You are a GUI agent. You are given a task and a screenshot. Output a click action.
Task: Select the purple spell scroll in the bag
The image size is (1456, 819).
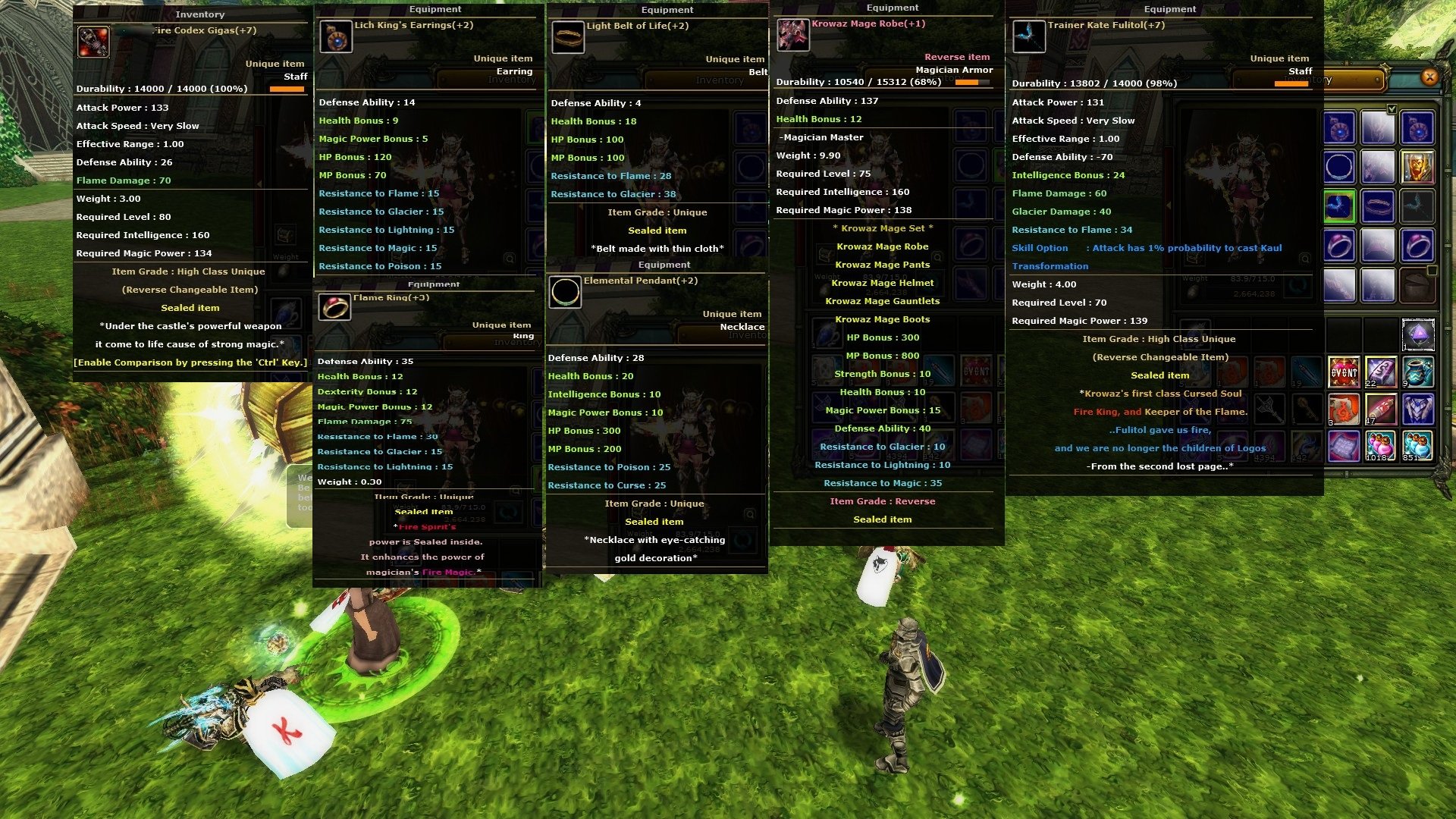pos(1344,446)
